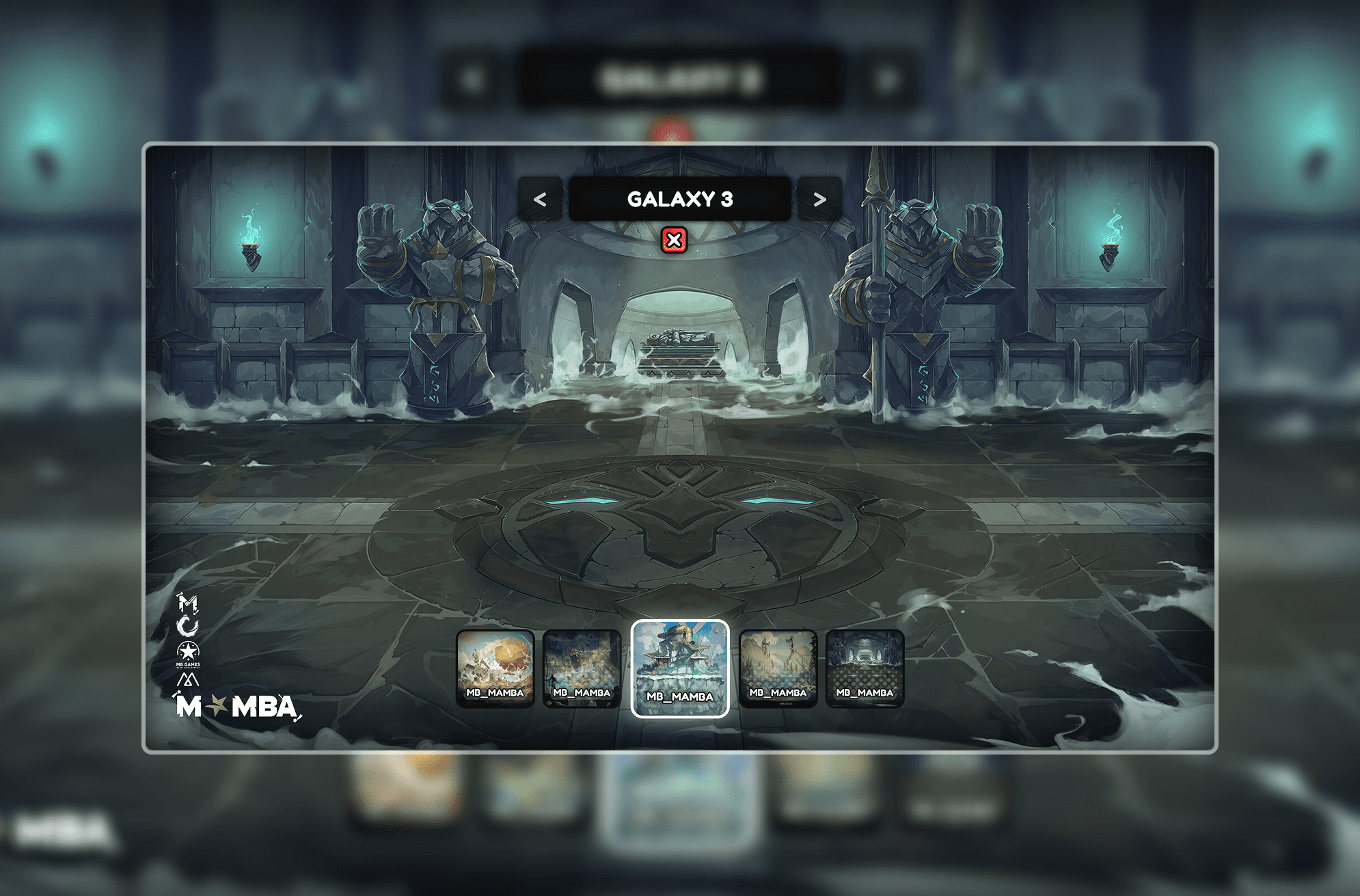Navigate to the previous galaxy with the left chevron

click(x=541, y=200)
